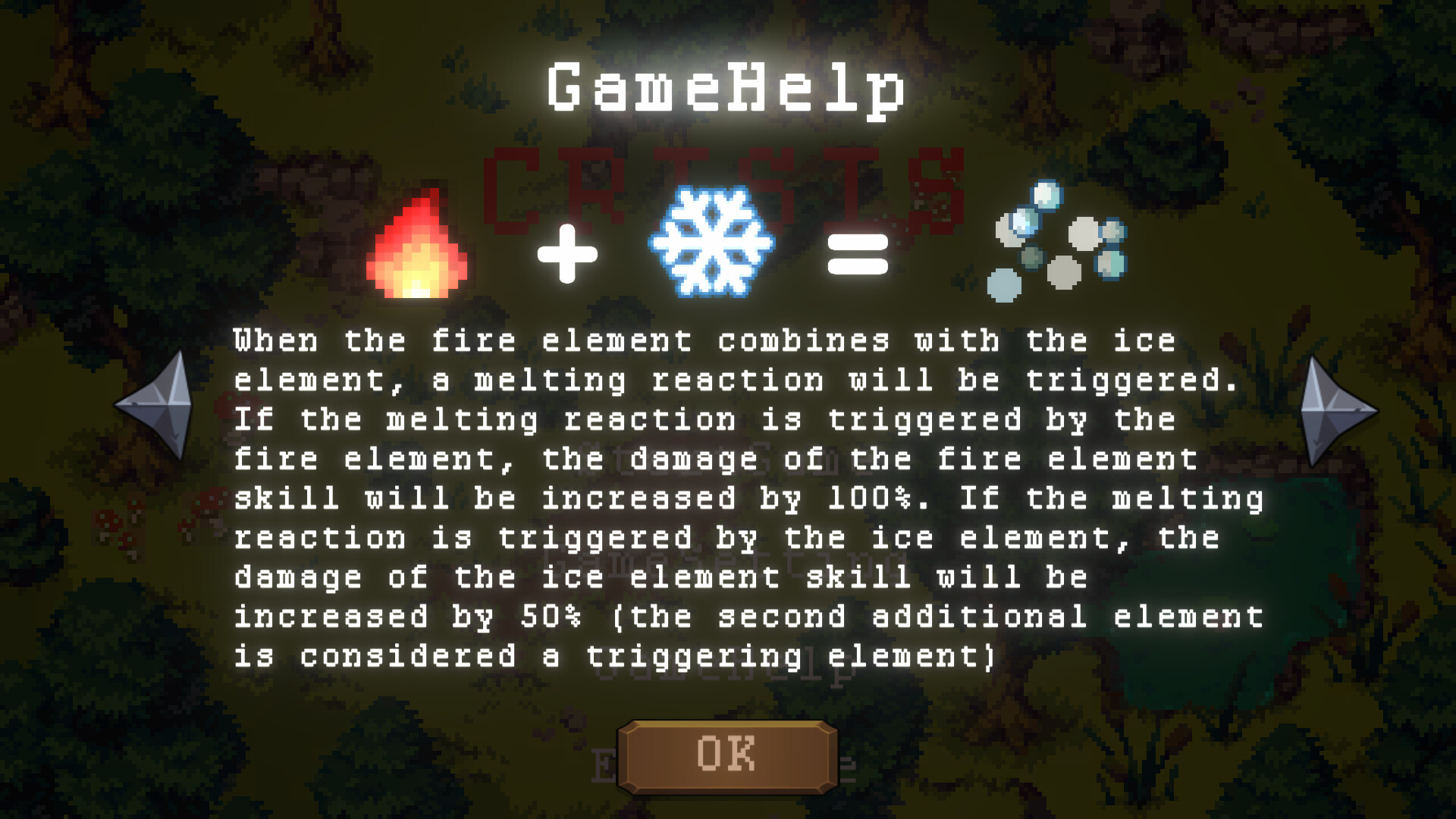Select the blue snowflake symbol
The image size is (1456, 819).
(711, 241)
